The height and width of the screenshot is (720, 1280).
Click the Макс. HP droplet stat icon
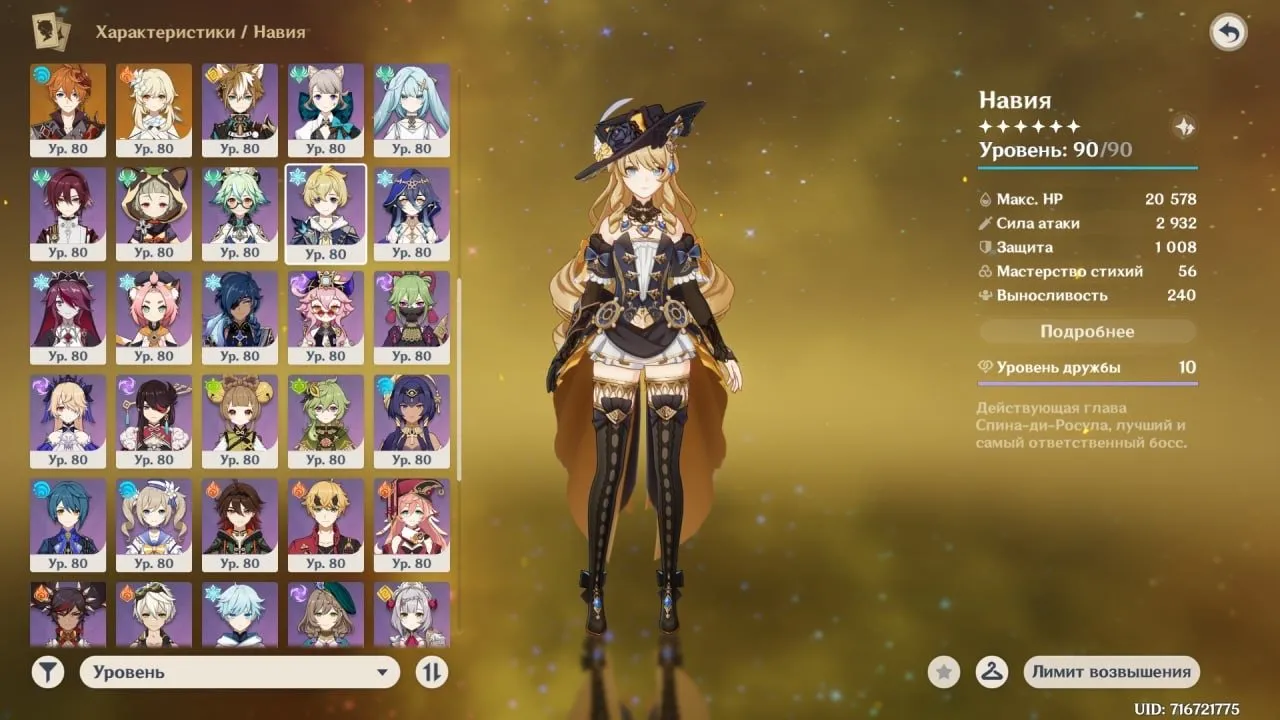coord(986,200)
